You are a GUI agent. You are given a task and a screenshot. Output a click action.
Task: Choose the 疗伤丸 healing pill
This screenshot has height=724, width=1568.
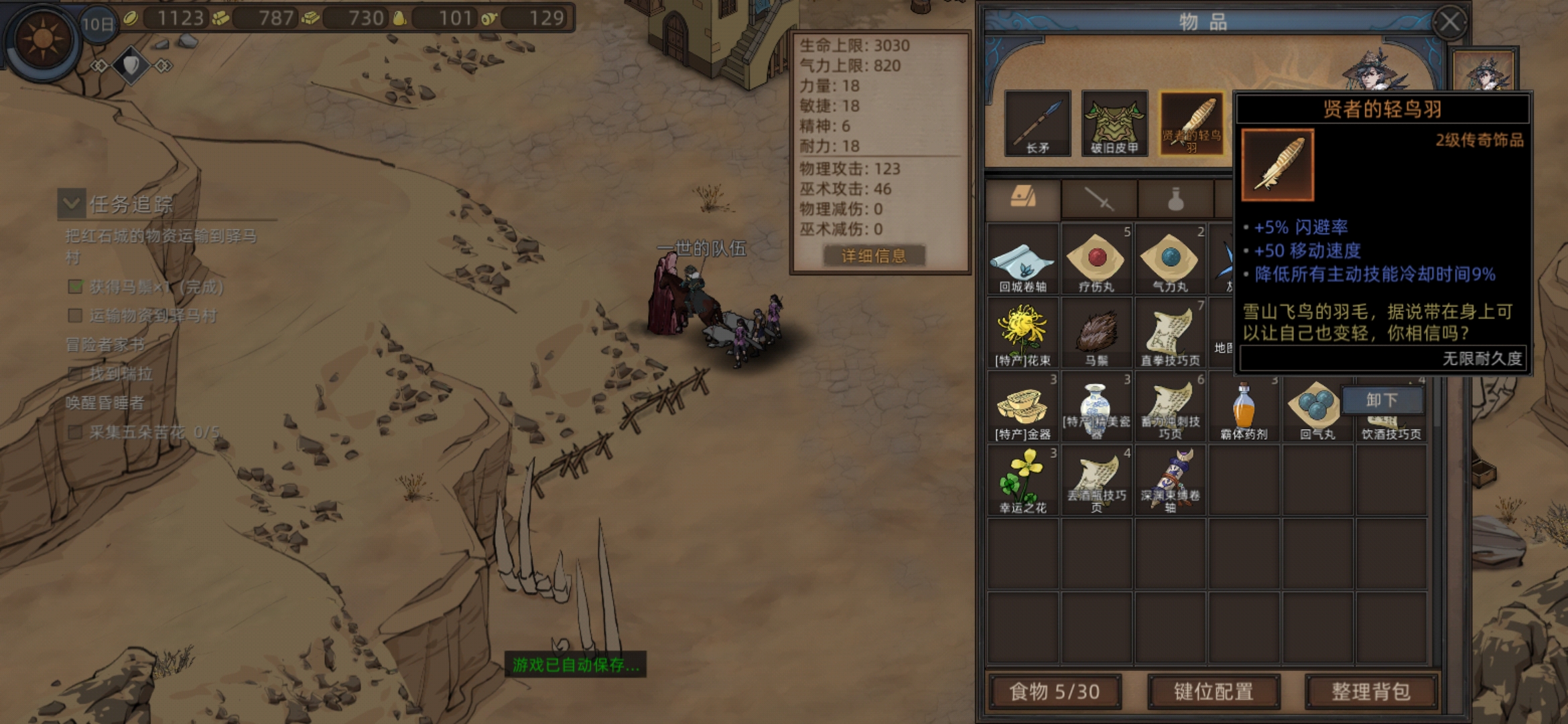coord(1096,259)
